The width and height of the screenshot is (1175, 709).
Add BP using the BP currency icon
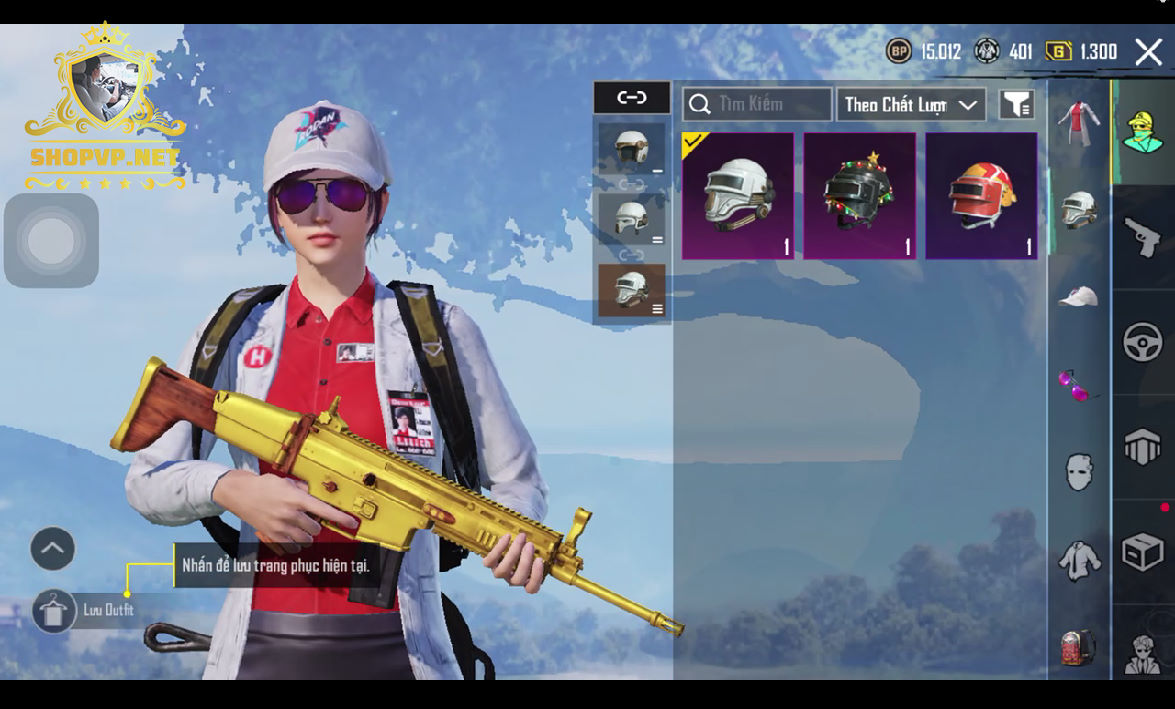[899, 51]
